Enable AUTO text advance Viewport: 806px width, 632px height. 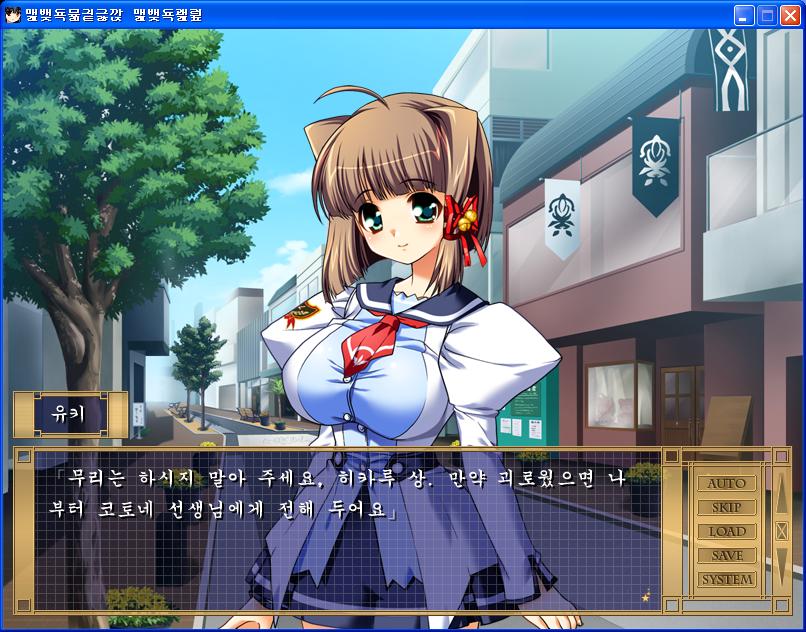(x=727, y=484)
